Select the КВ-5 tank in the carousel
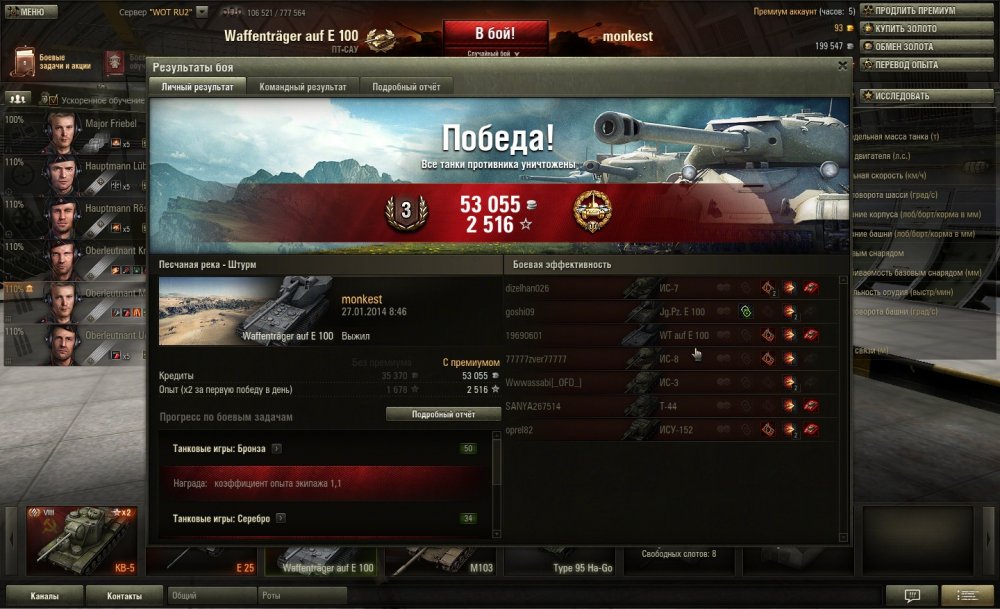This screenshot has height=609, width=1000. [x=80, y=542]
